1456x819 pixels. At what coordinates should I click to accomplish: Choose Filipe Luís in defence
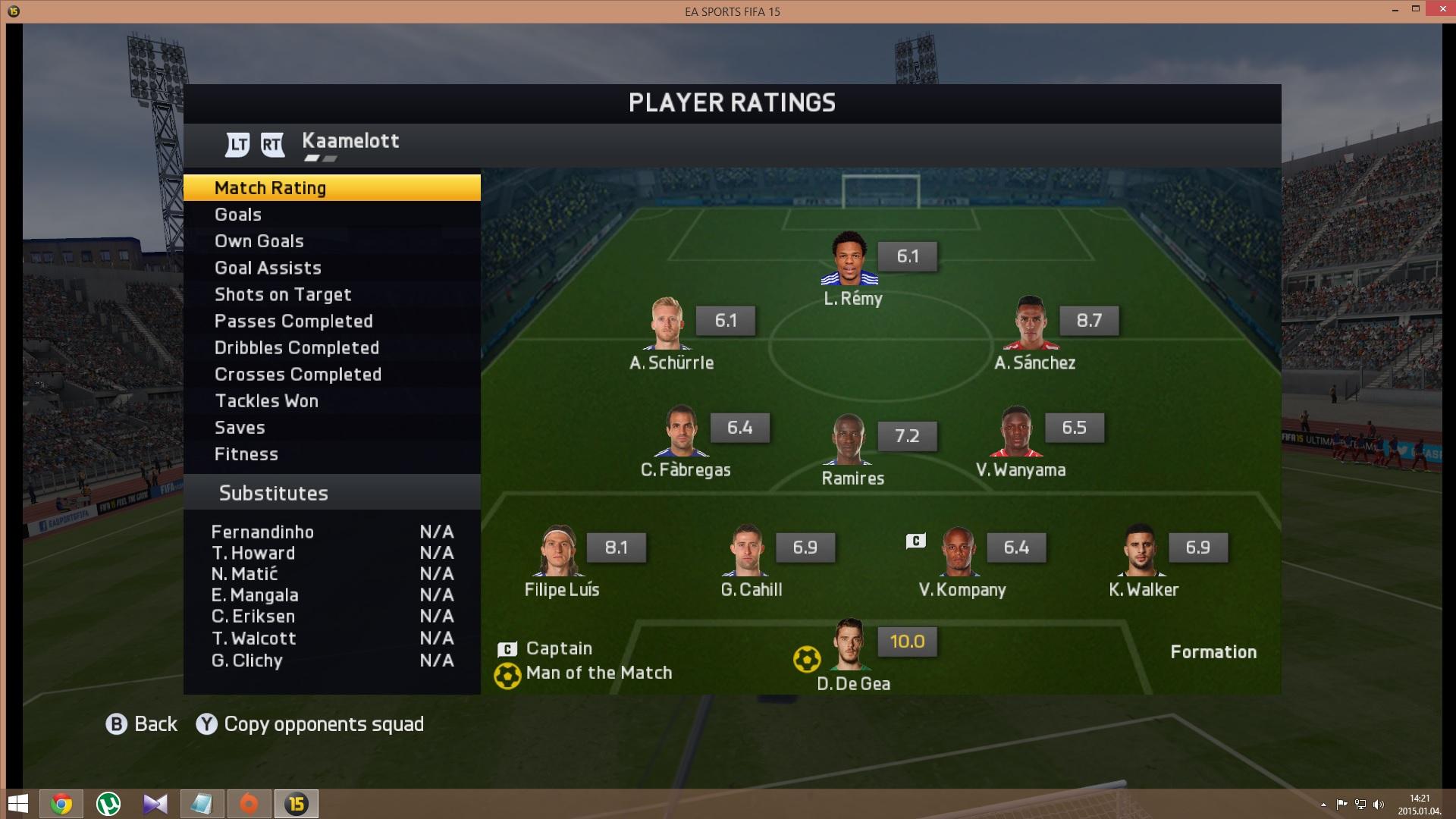[x=560, y=551]
